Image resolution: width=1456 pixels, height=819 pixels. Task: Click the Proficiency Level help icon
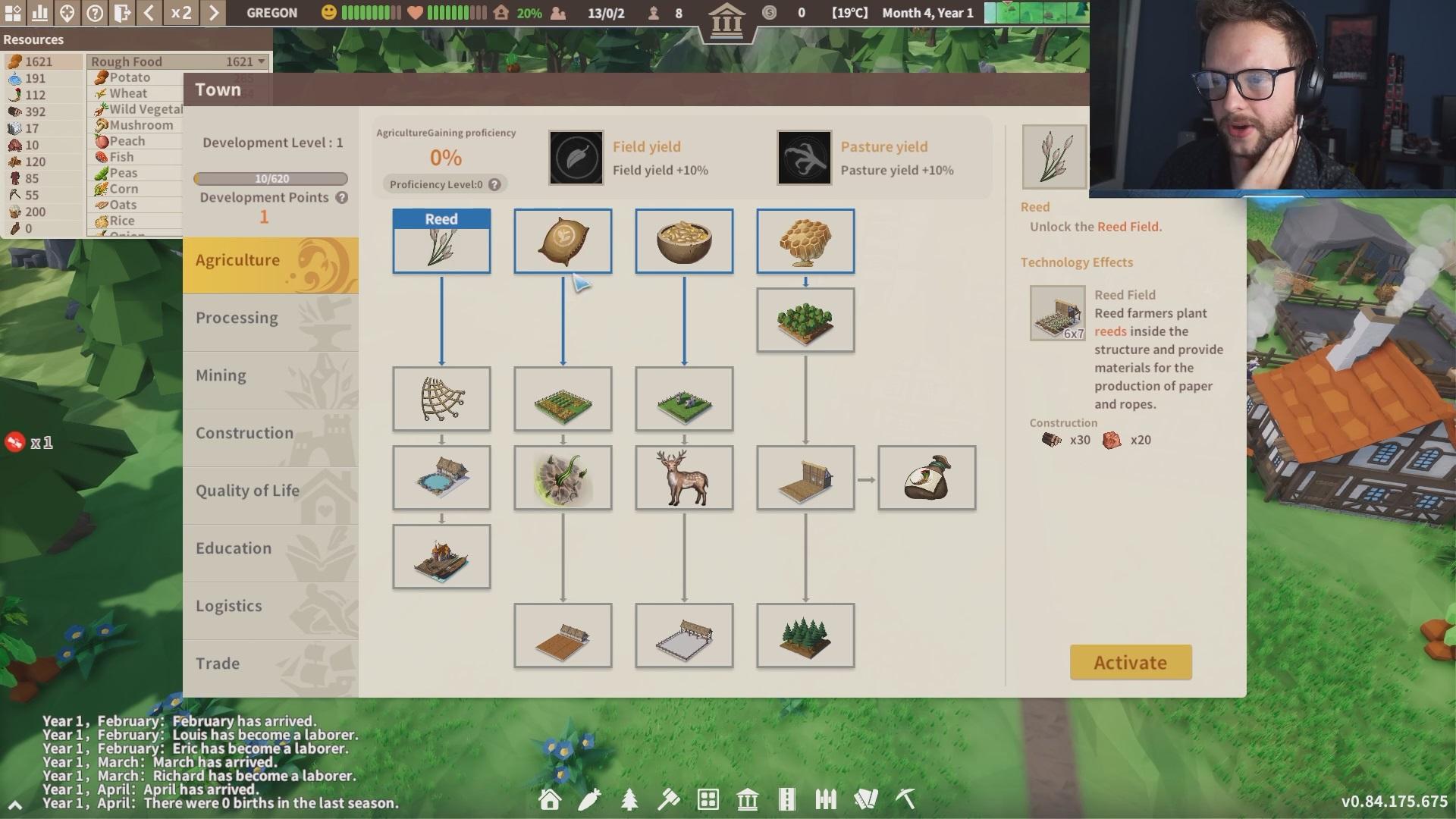pyautogui.click(x=494, y=184)
